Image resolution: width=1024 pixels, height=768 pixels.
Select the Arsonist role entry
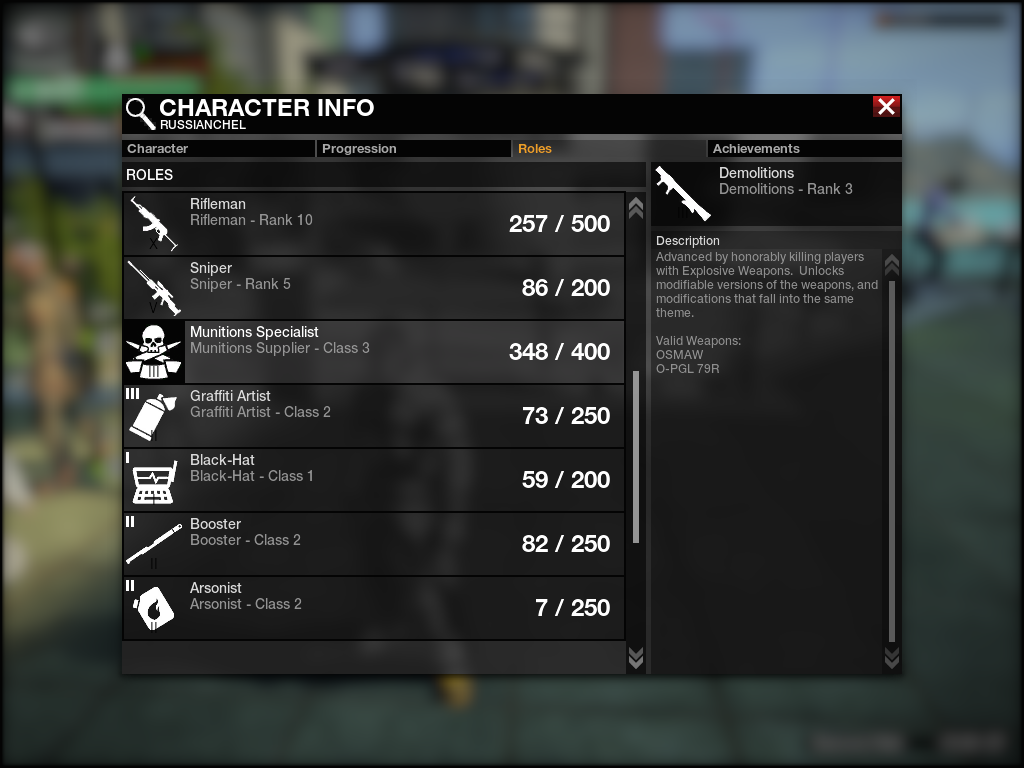pos(374,608)
